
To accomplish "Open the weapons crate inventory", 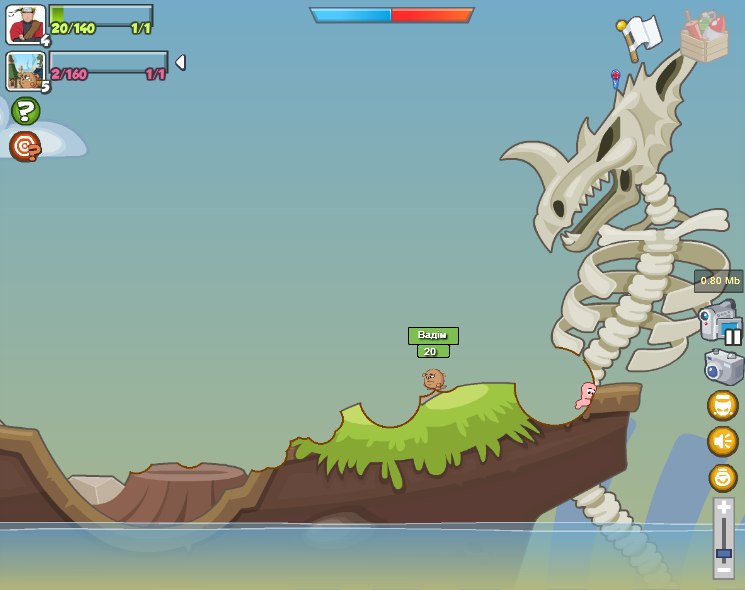I will click(704, 38).
